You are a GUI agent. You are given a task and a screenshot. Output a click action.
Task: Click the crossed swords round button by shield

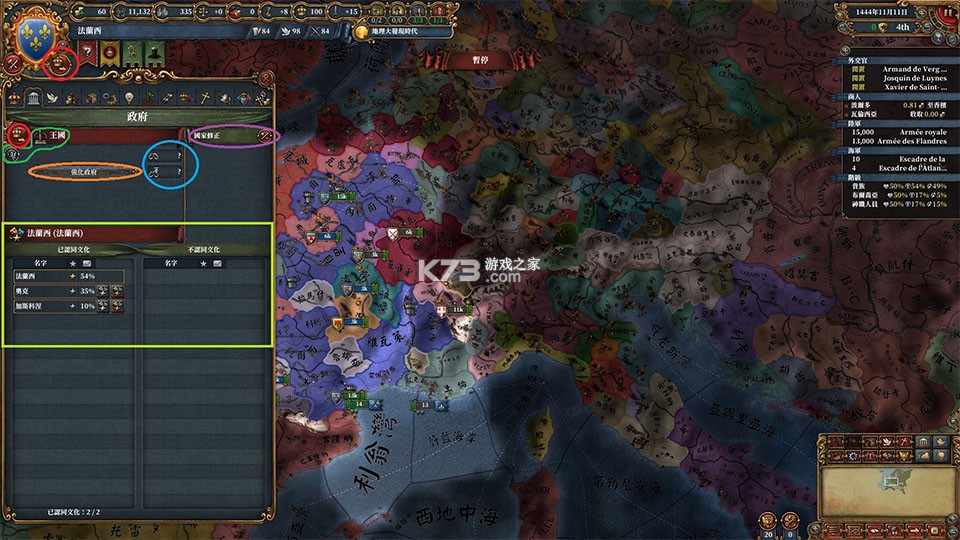pyautogui.click(x=12, y=62)
